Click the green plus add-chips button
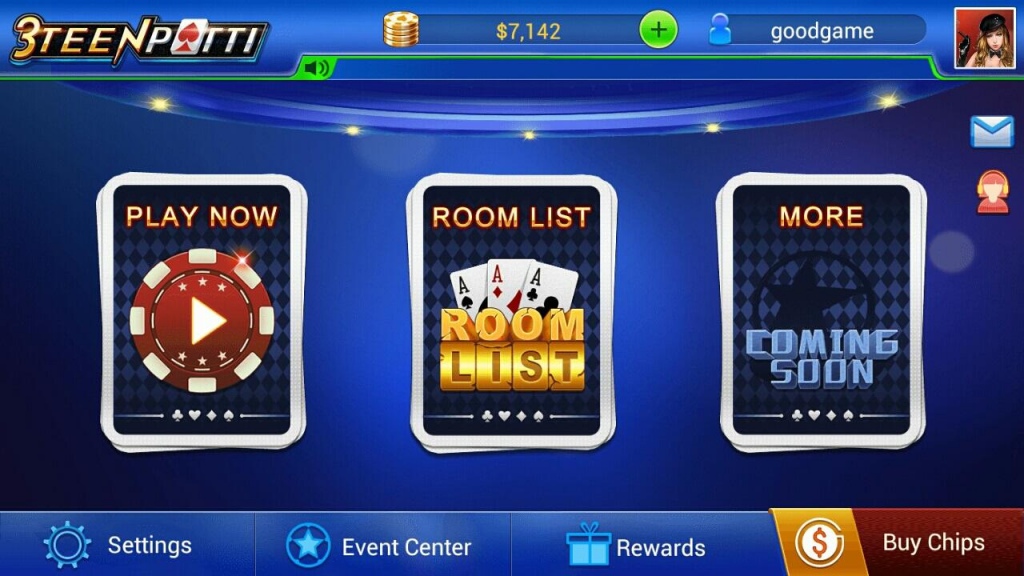The width and height of the screenshot is (1024, 576). coord(658,30)
